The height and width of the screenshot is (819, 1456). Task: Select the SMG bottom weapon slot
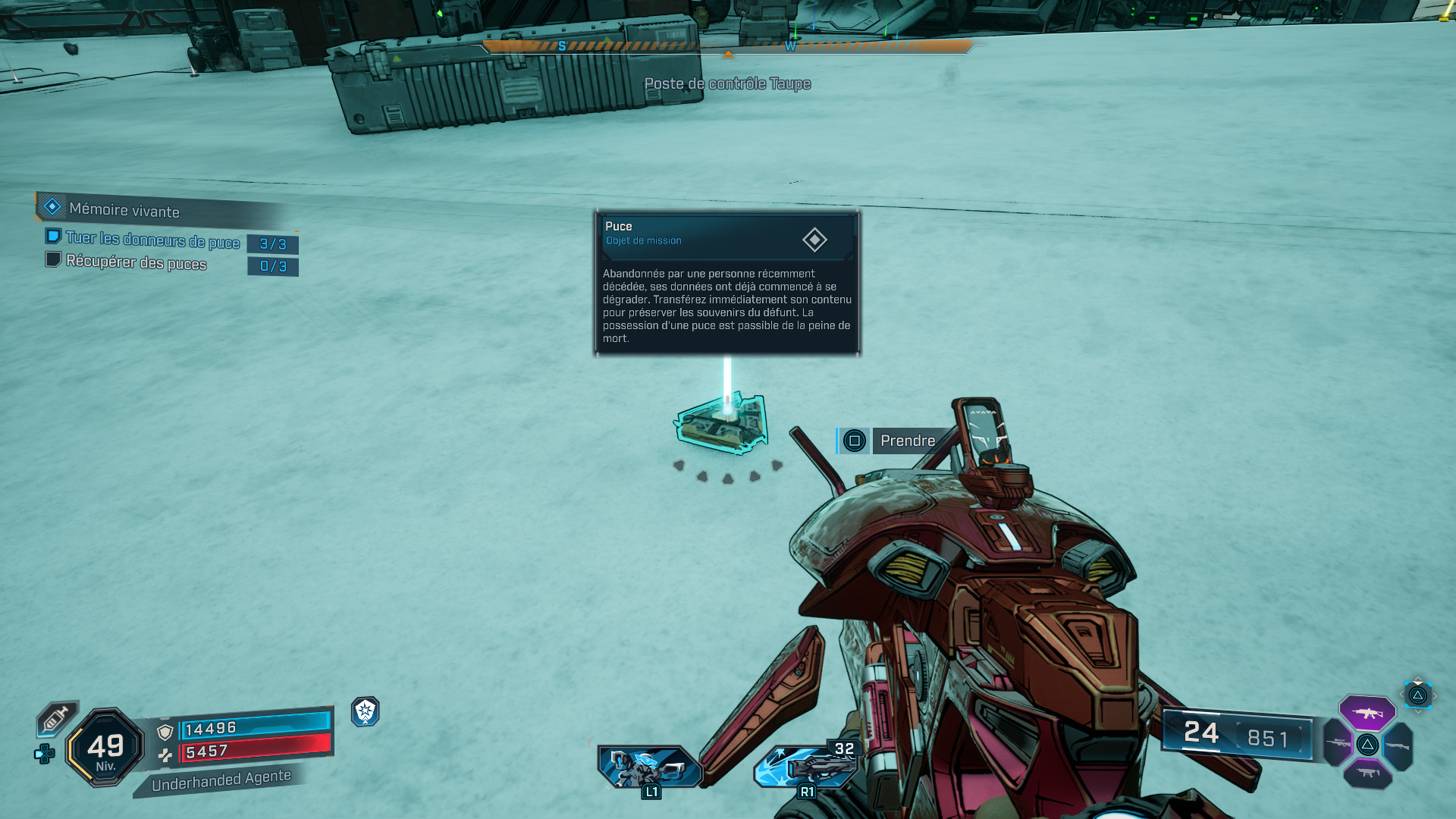click(1367, 773)
